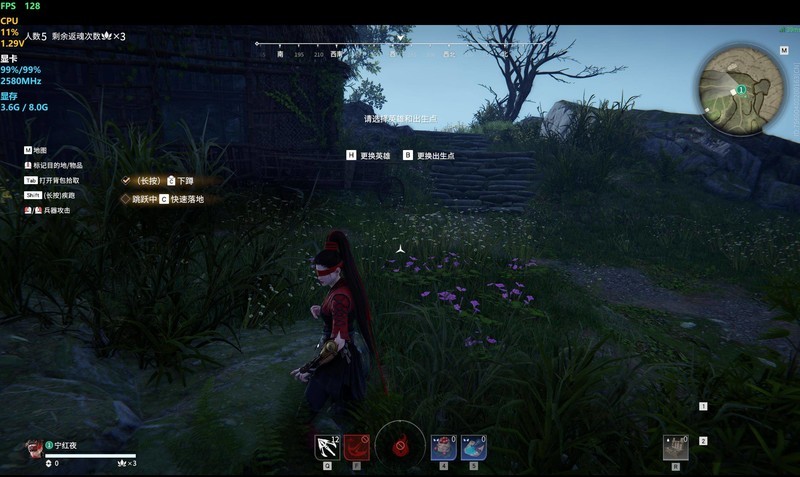Use the blue consumable in slot 5
The height and width of the screenshot is (477, 800).
point(473,447)
